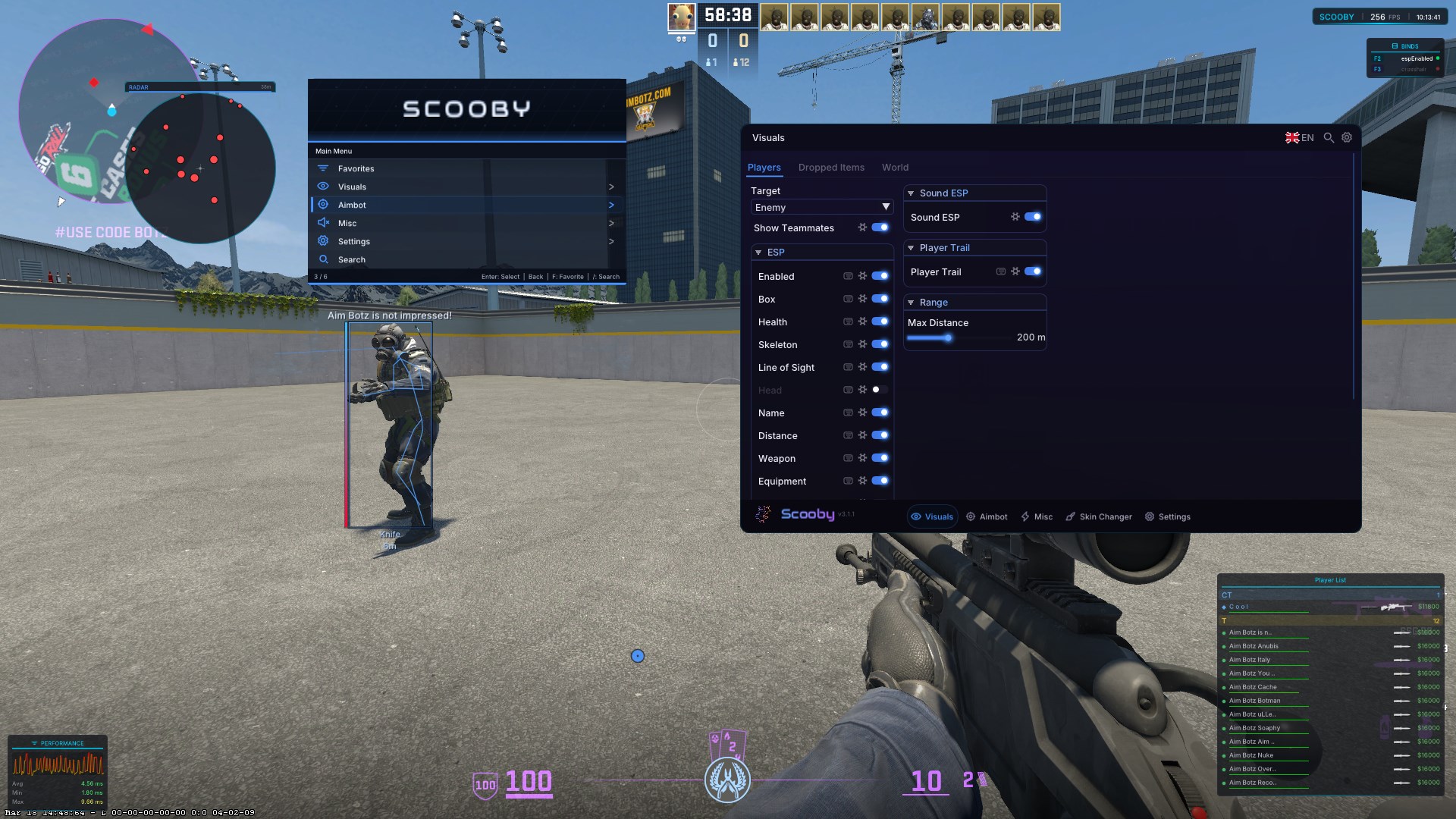Switch to the Dropped Items tab
1456x819 pixels.
(x=831, y=168)
